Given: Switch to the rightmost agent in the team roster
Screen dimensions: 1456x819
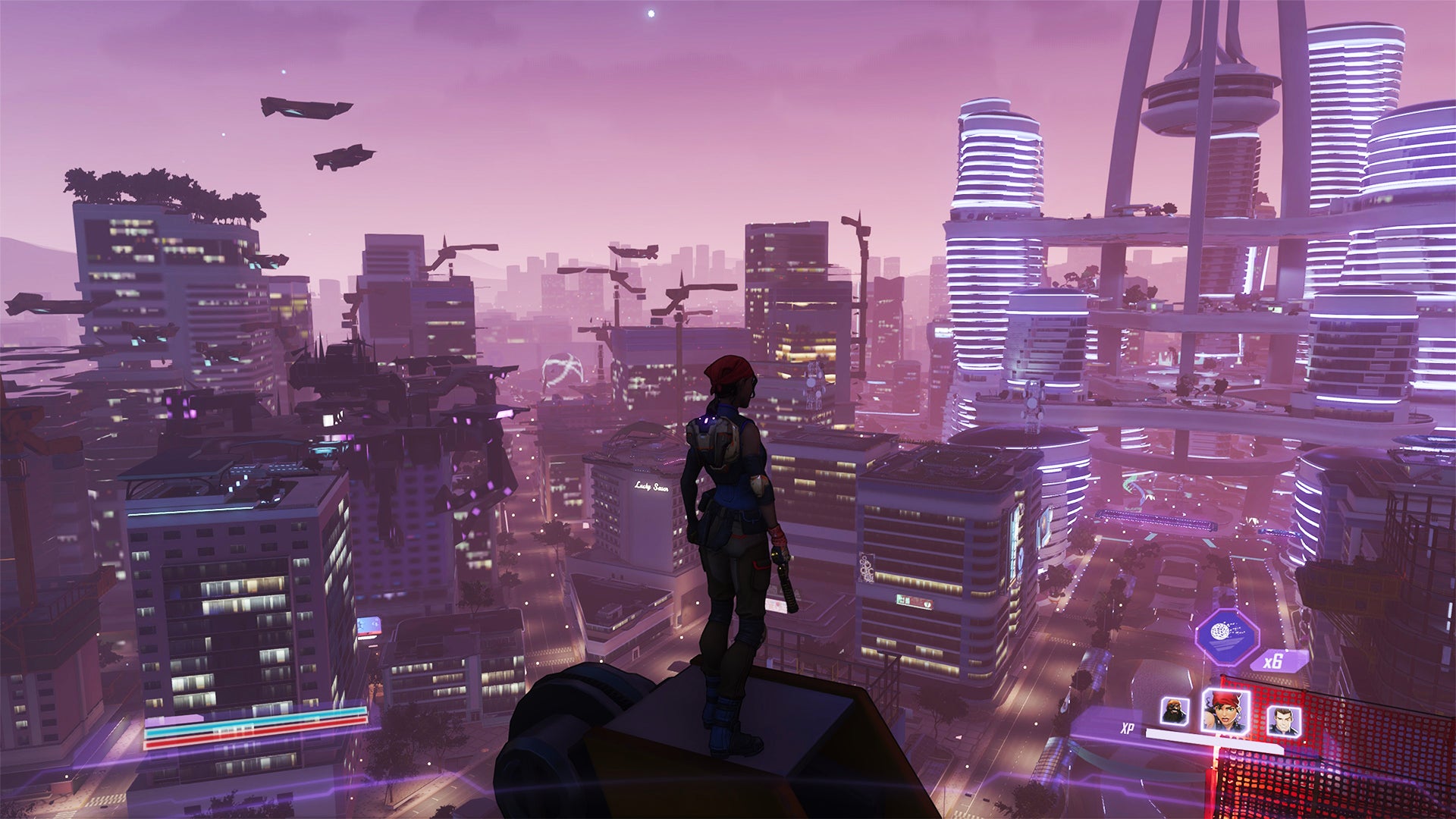Looking at the screenshot, I should point(1283,720).
